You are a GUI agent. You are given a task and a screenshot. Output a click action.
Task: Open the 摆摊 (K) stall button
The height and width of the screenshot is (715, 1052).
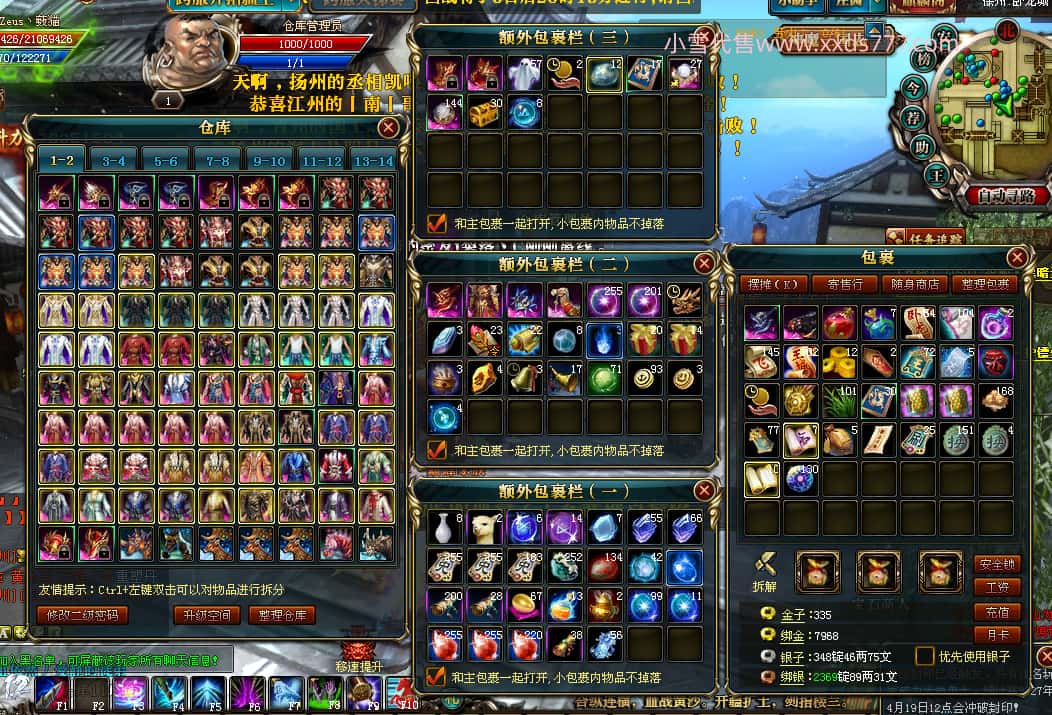click(772, 284)
